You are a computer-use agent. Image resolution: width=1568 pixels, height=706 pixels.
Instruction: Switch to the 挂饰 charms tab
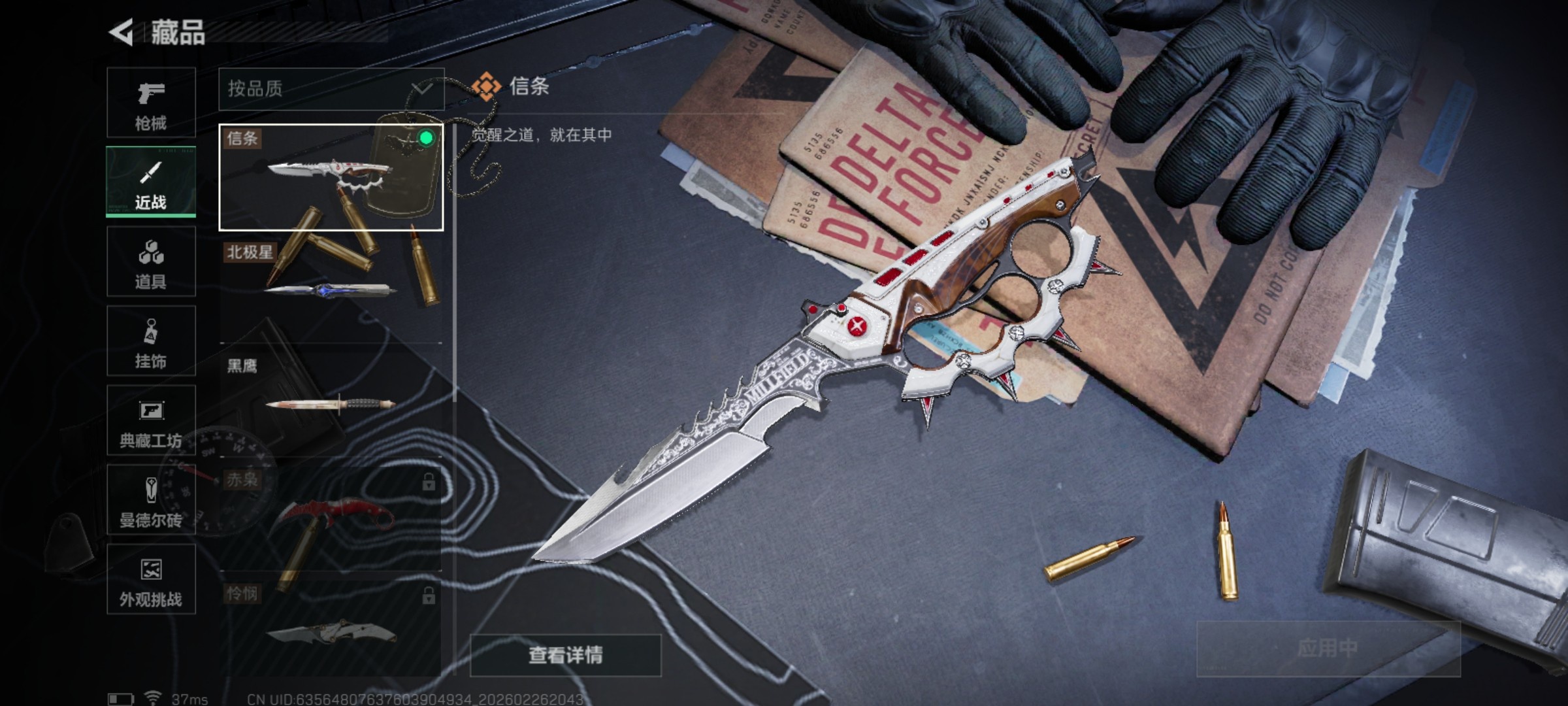151,341
